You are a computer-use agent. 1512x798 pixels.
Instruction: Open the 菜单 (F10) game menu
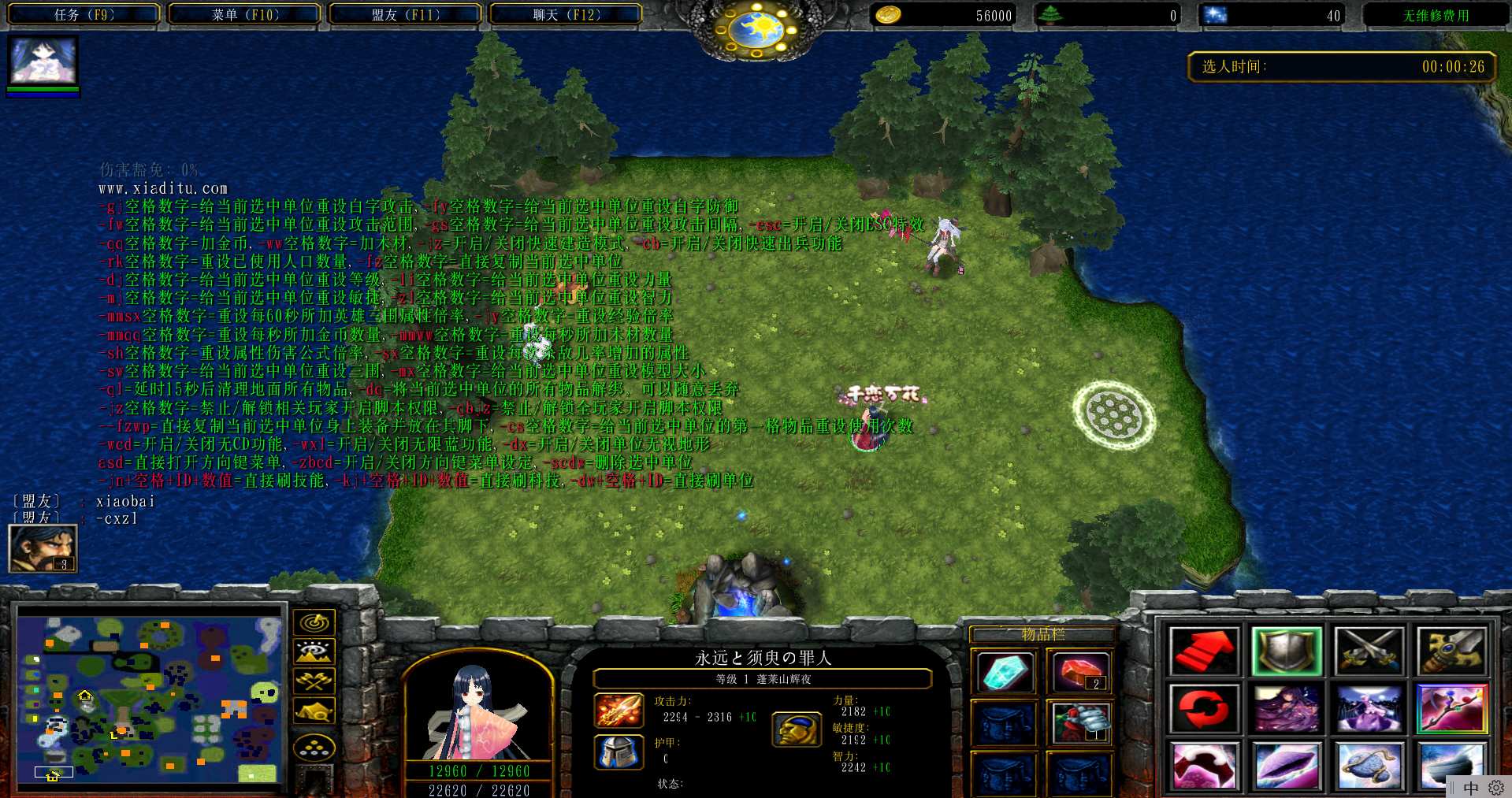pos(245,15)
